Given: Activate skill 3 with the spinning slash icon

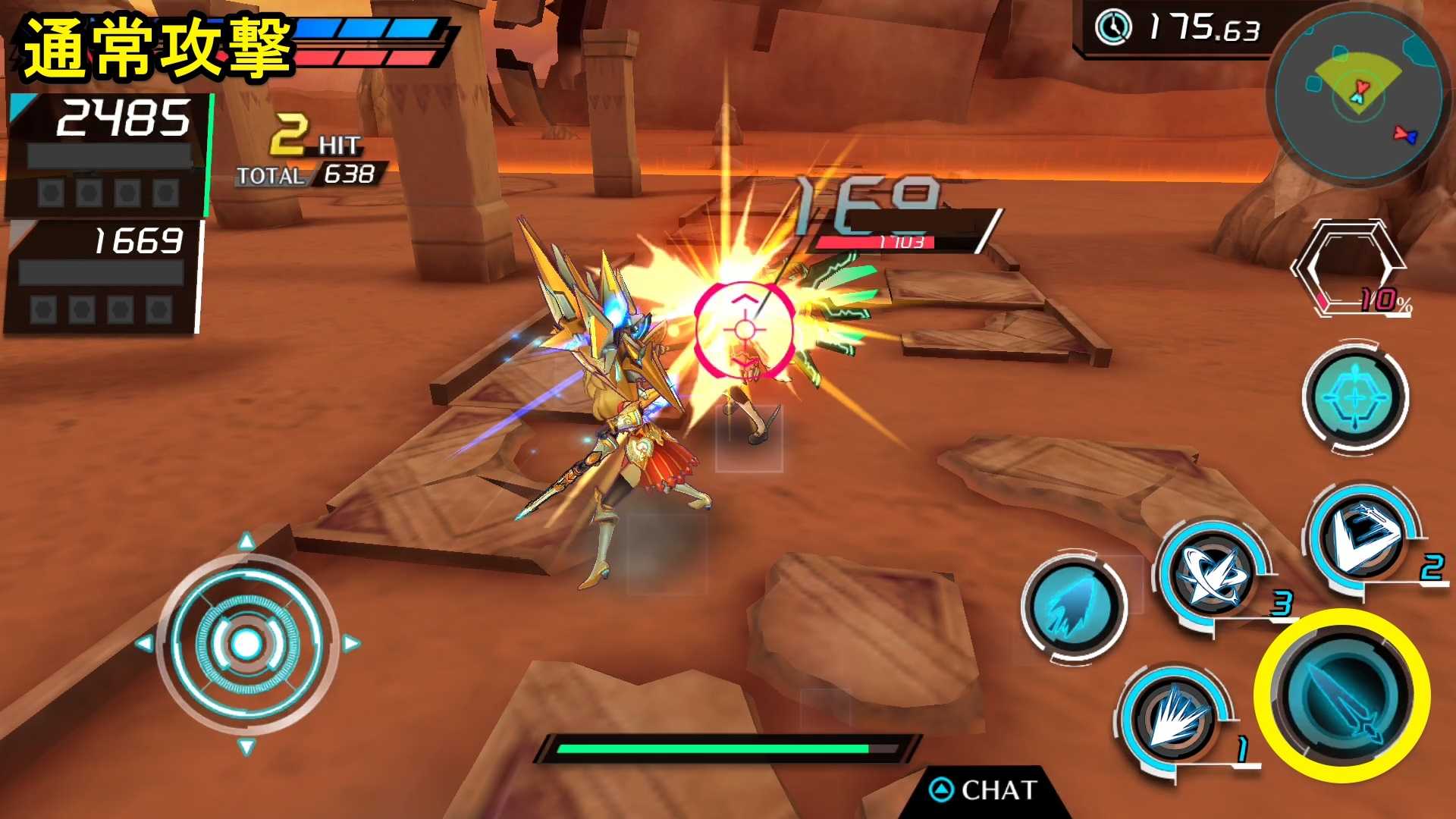Looking at the screenshot, I should (x=1212, y=573).
